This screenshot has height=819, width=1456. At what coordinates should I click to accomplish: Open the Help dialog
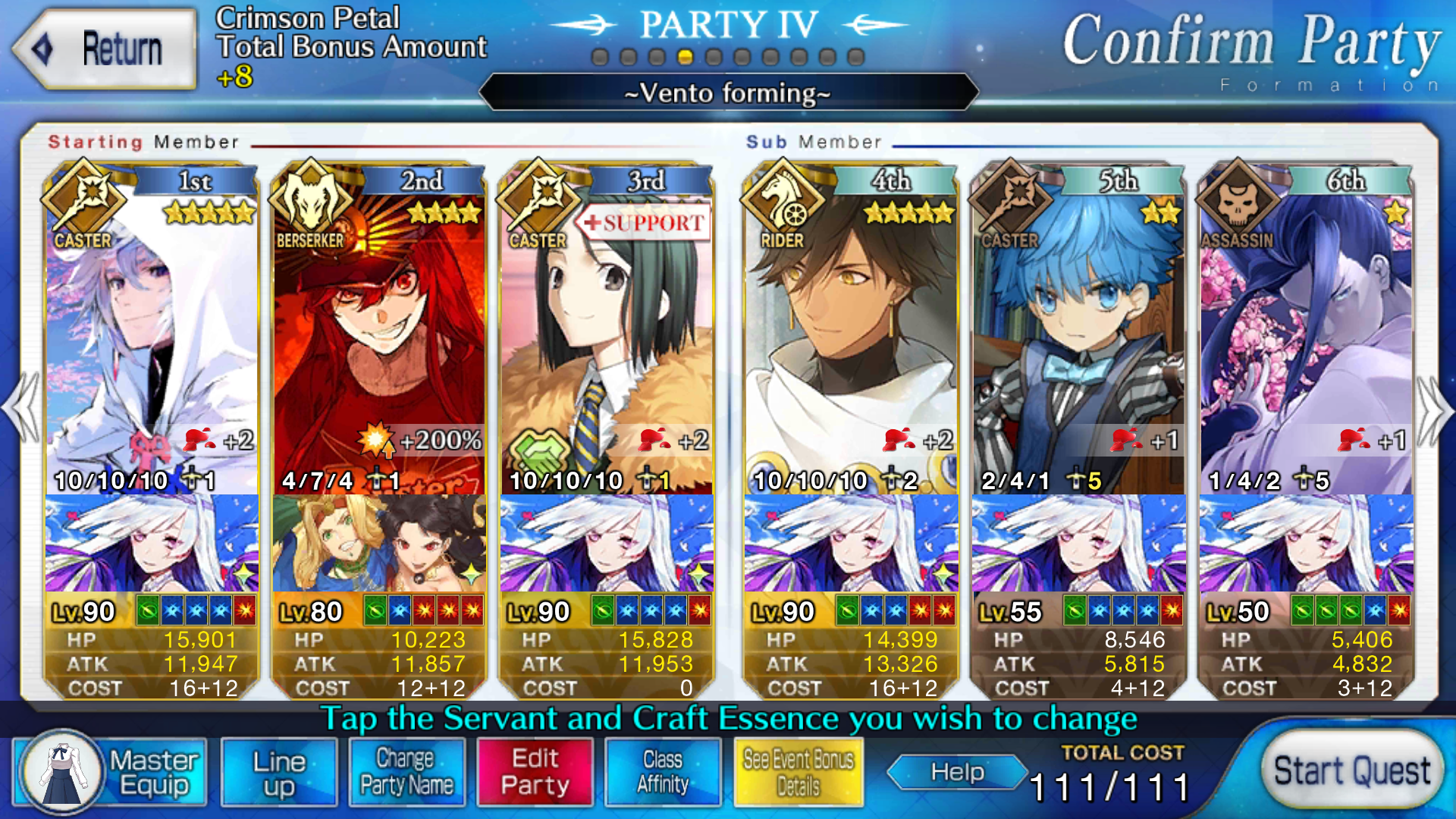coord(957,772)
